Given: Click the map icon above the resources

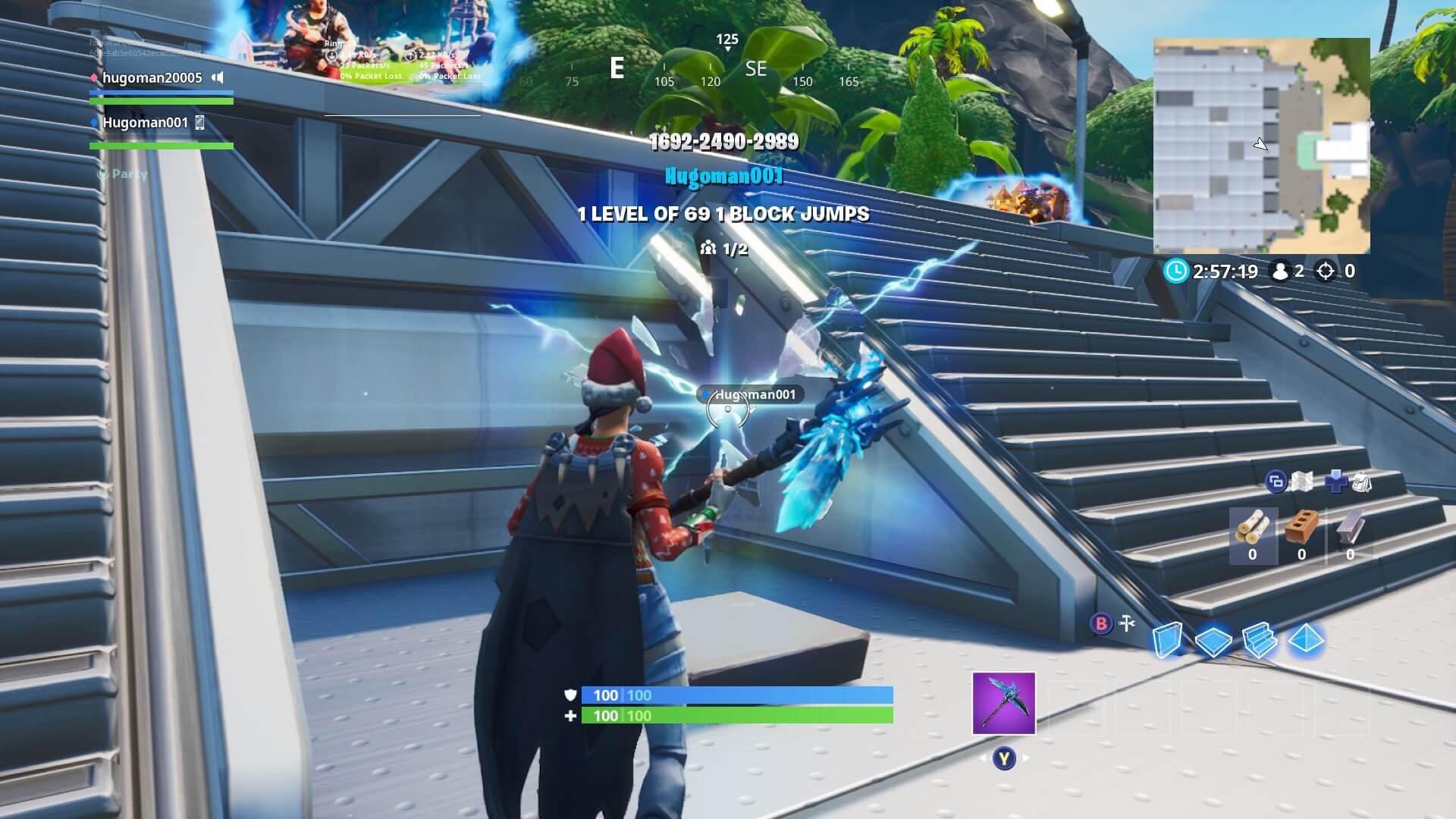Looking at the screenshot, I should 1301,480.
